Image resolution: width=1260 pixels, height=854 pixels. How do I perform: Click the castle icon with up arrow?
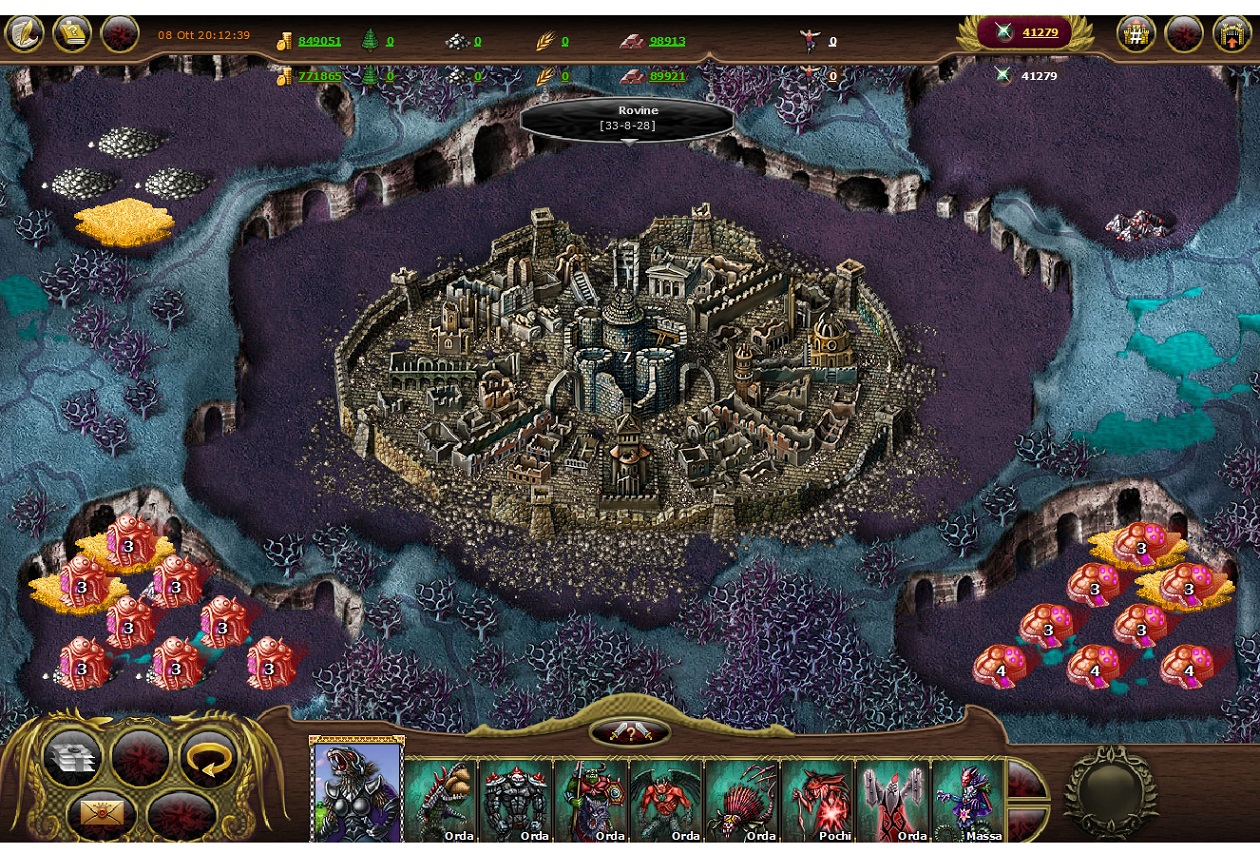click(x=1232, y=33)
